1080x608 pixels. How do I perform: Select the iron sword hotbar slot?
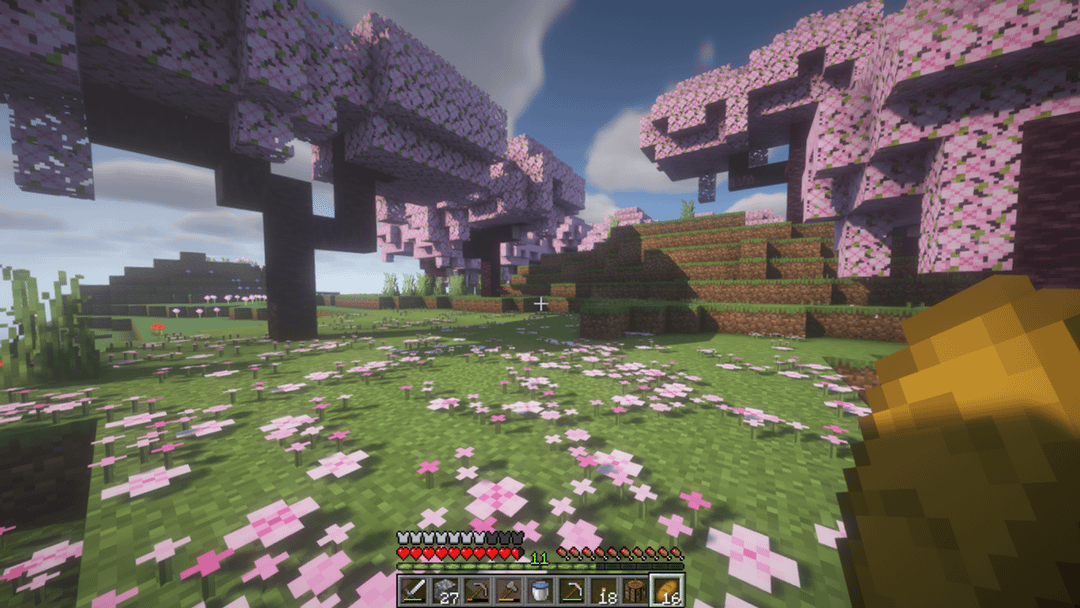413,590
